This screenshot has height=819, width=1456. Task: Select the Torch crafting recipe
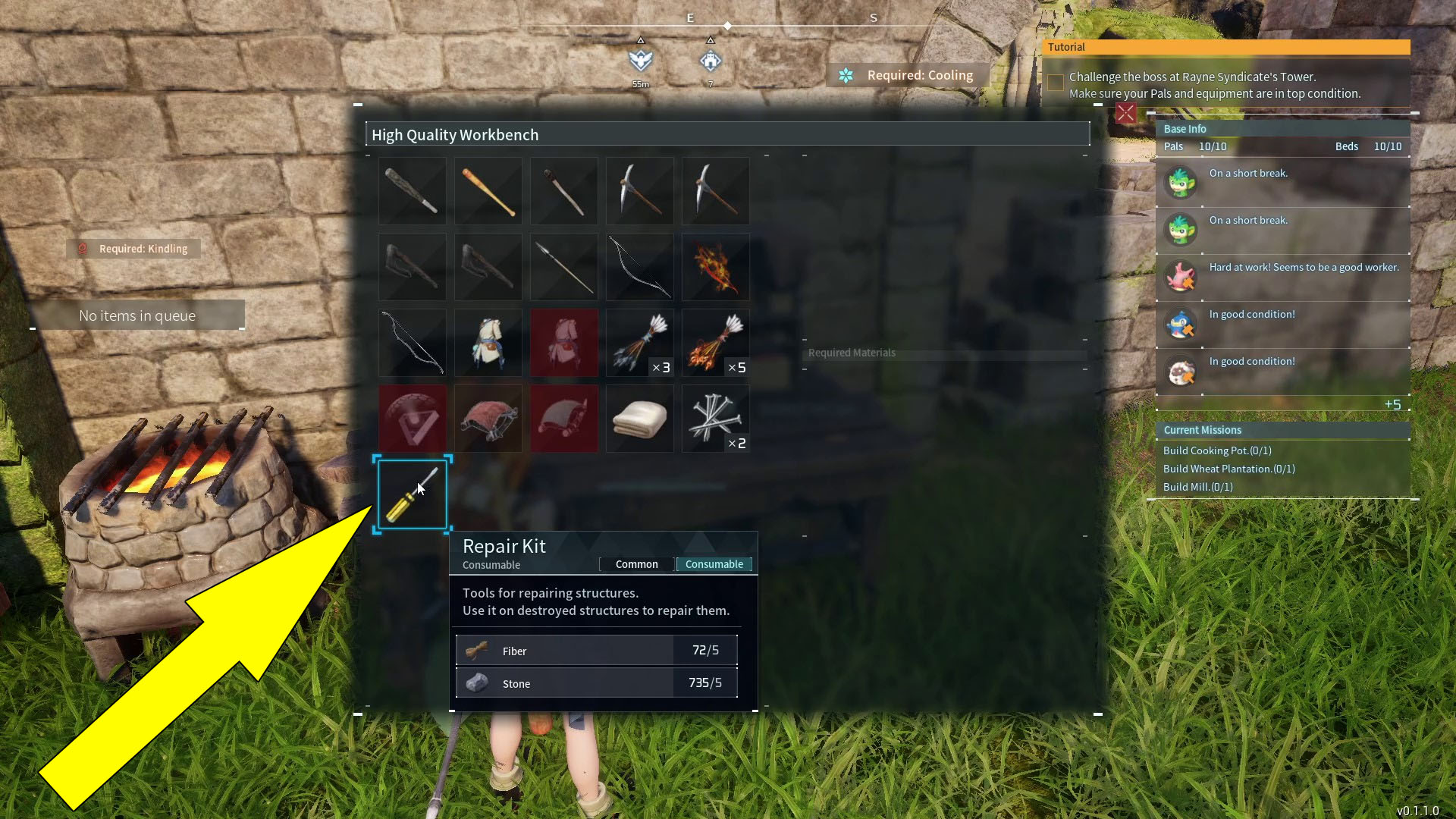[563, 191]
